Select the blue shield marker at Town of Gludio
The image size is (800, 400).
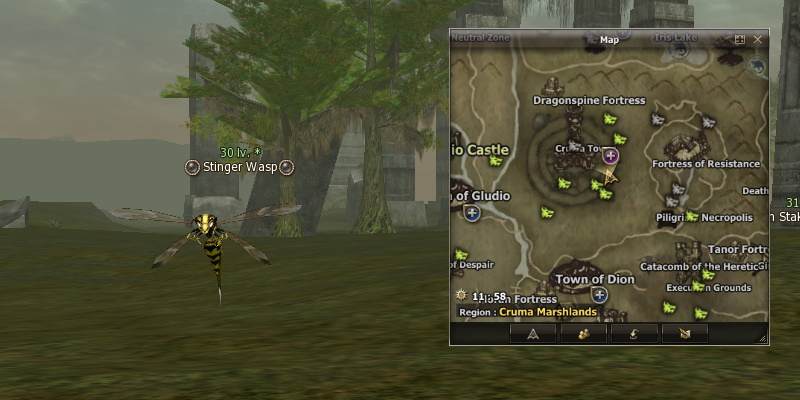click(x=472, y=212)
